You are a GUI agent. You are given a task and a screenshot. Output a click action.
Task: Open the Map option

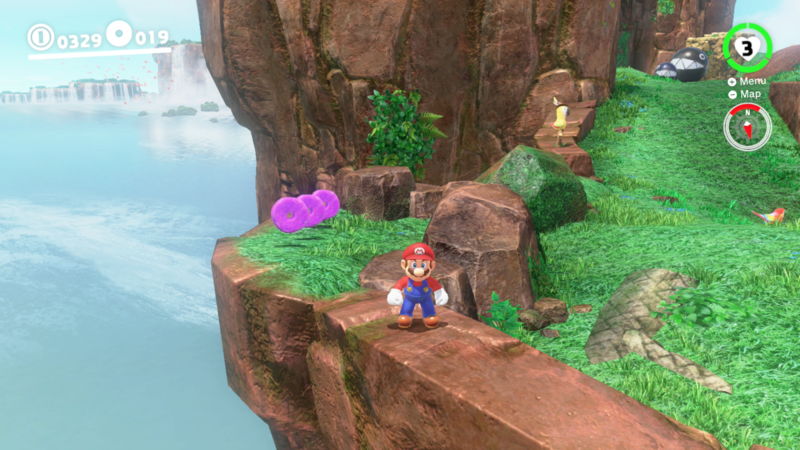(x=750, y=94)
